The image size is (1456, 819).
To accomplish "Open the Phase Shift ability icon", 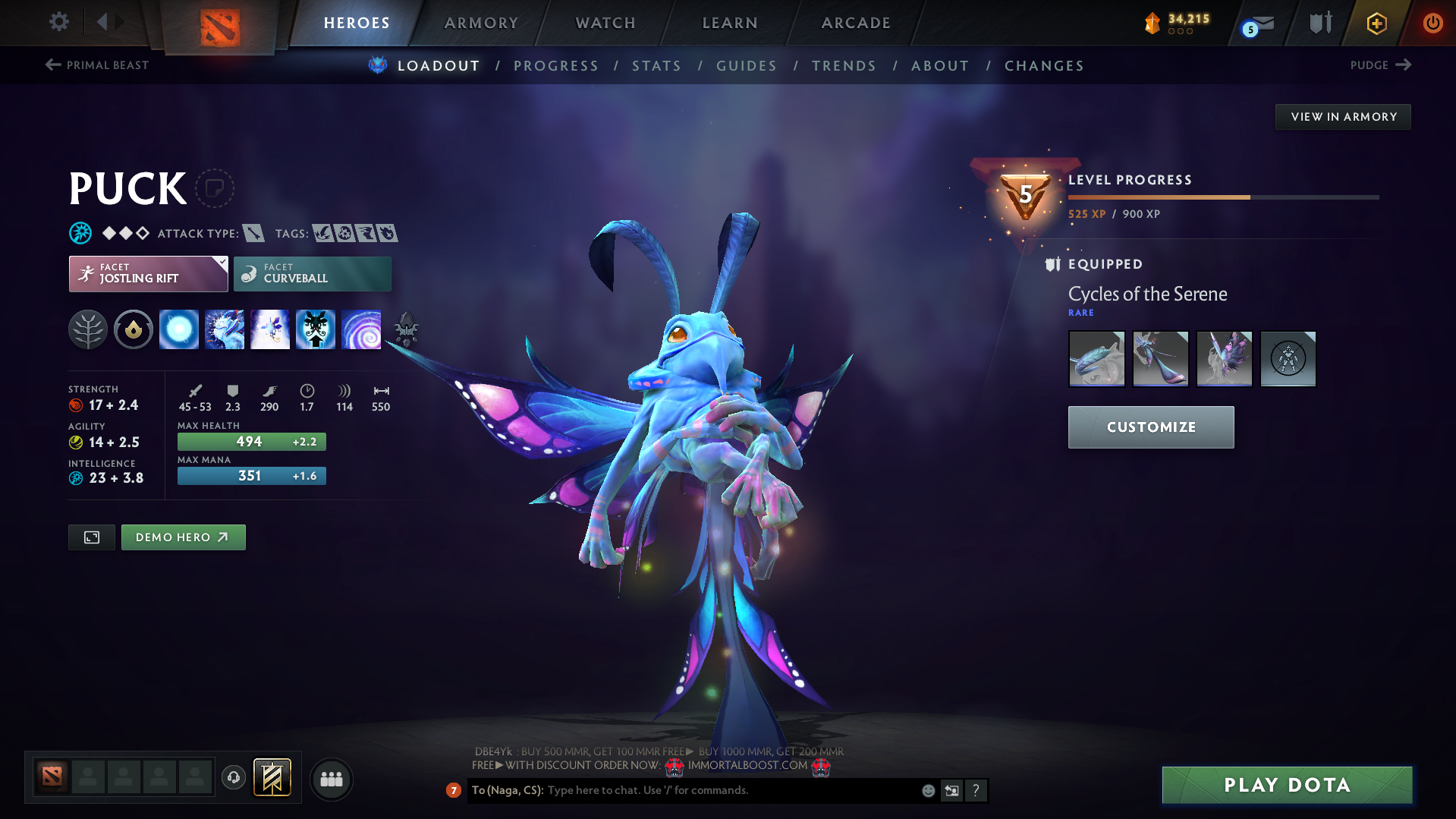I will click(269, 329).
